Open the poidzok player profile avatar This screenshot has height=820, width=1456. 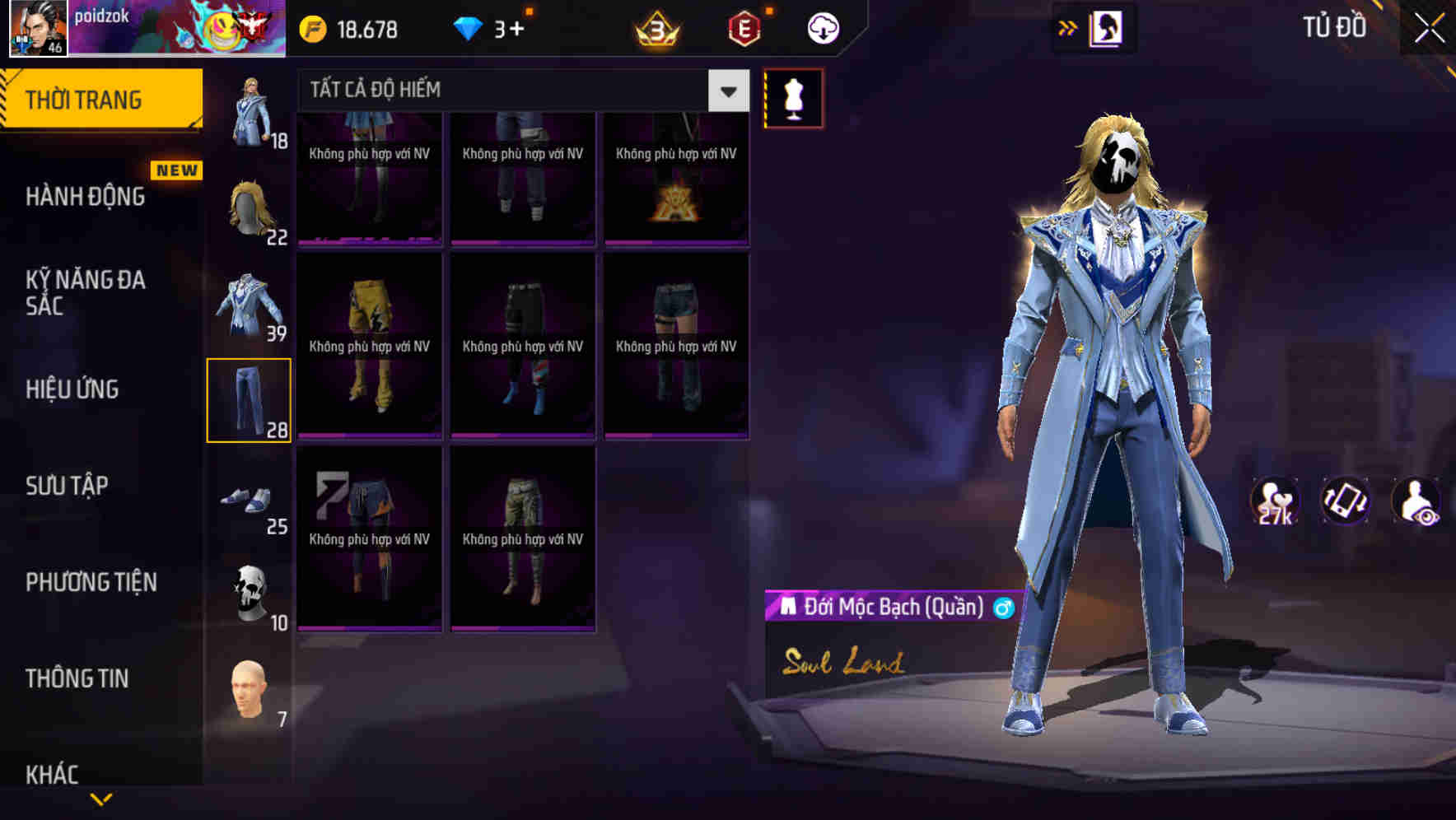[x=37, y=27]
